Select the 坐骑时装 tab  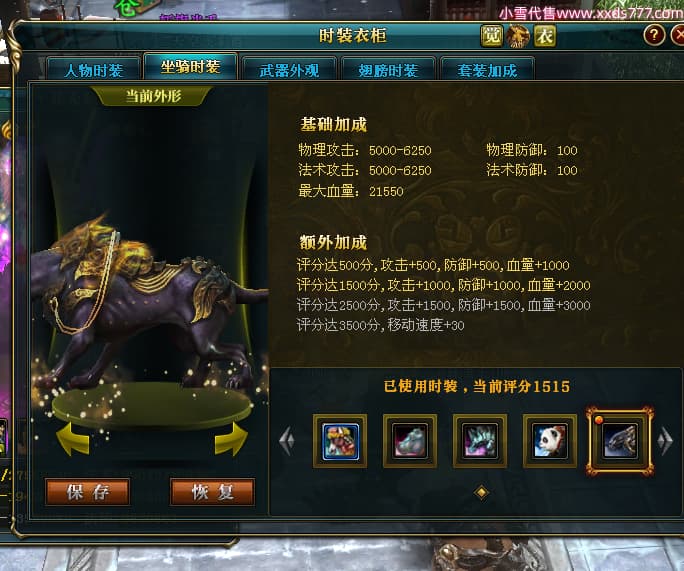coord(190,67)
